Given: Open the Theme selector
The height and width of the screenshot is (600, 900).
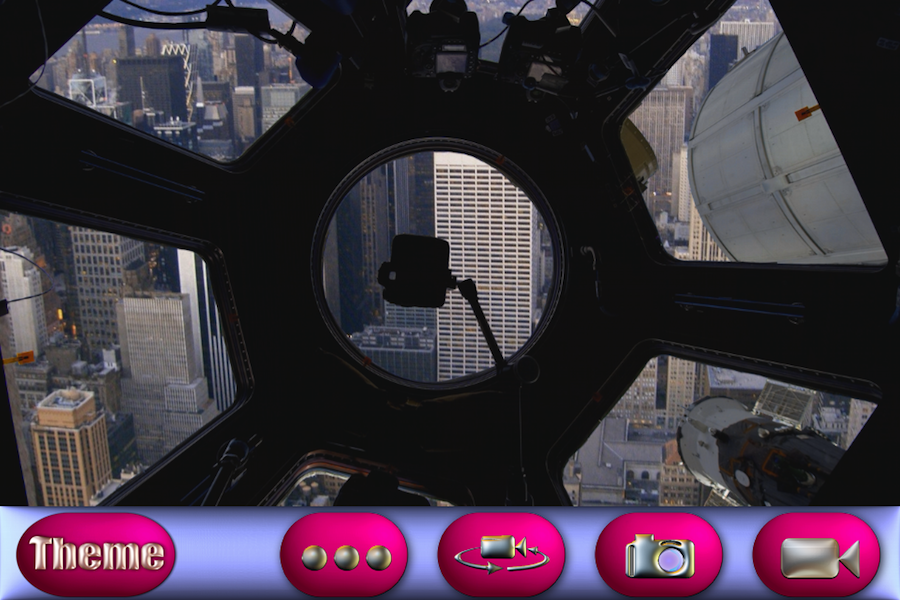Looking at the screenshot, I should coord(96,555).
